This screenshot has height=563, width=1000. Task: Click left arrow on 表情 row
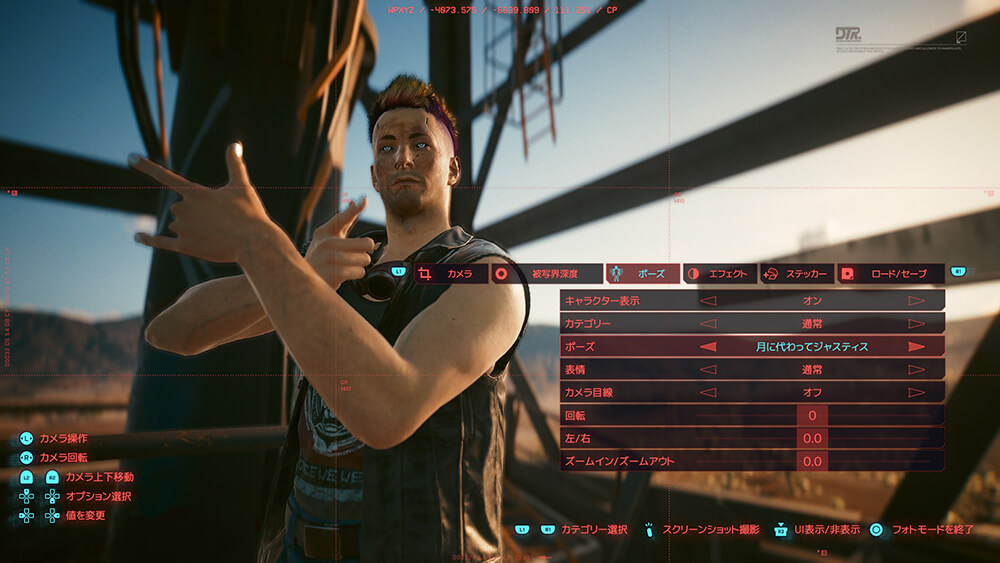pyautogui.click(x=708, y=369)
